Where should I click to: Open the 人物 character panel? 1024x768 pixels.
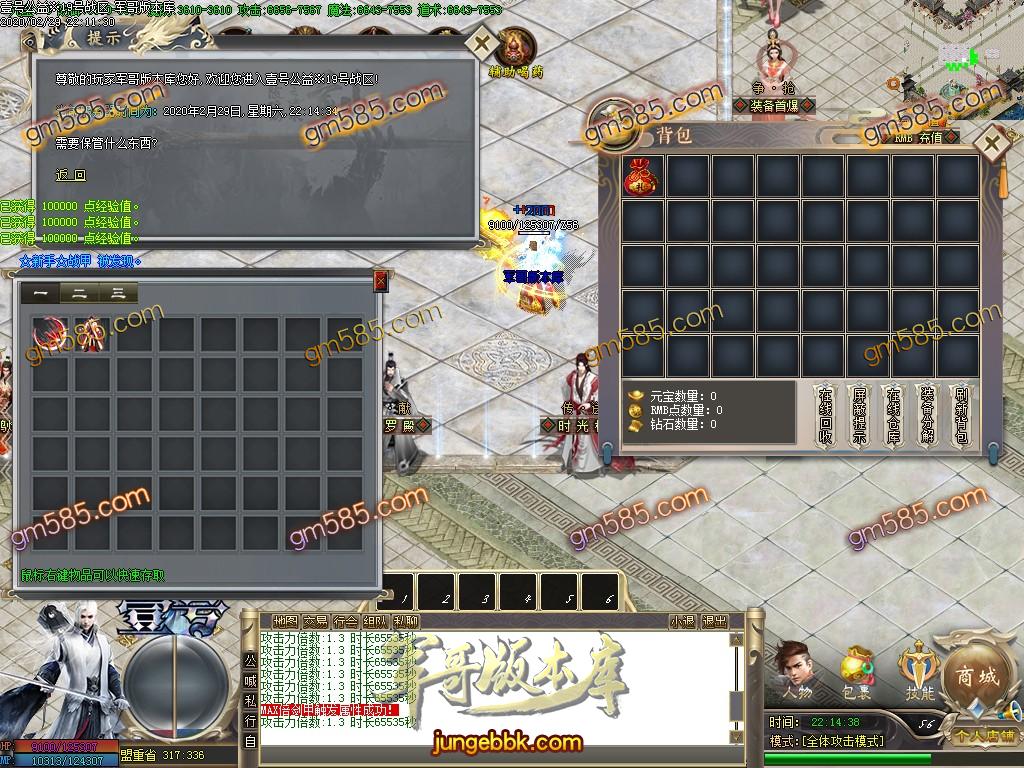(x=796, y=670)
